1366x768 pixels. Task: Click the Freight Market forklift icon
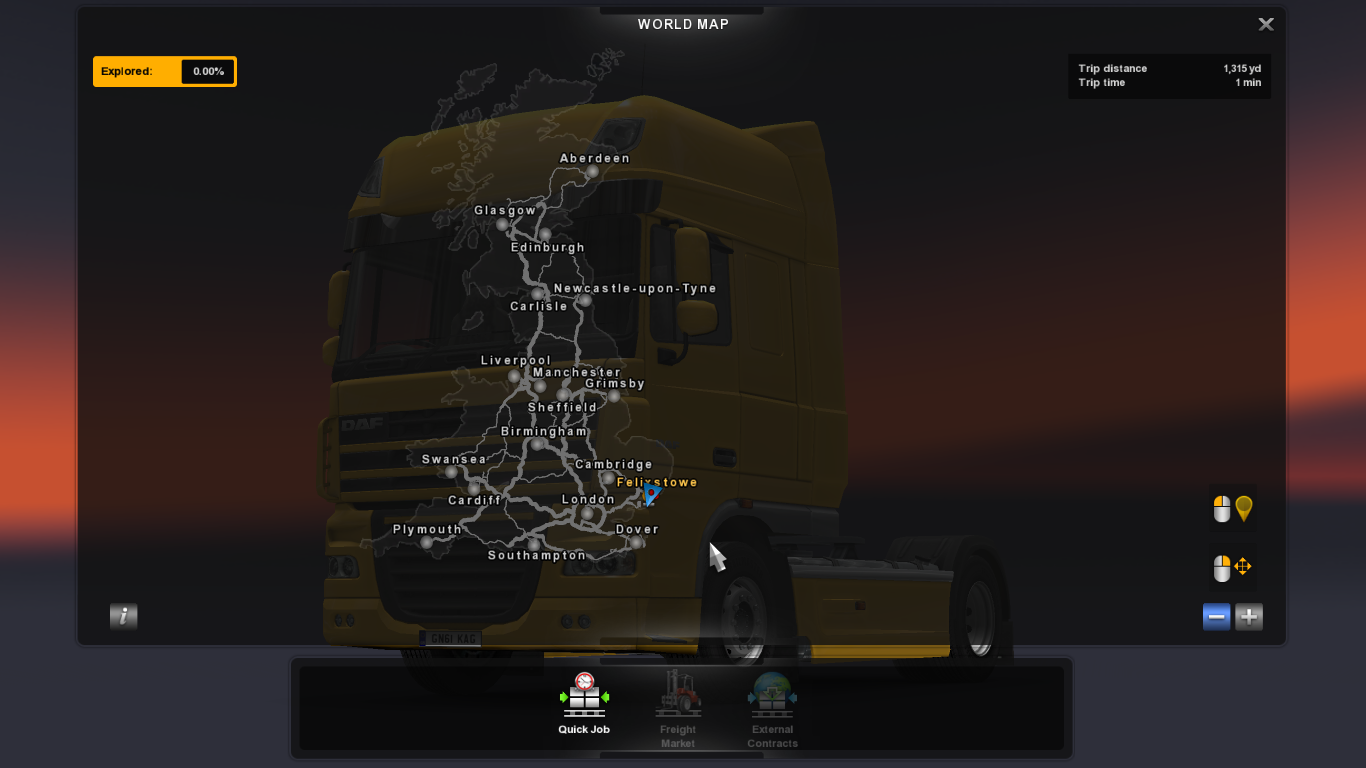[678, 692]
